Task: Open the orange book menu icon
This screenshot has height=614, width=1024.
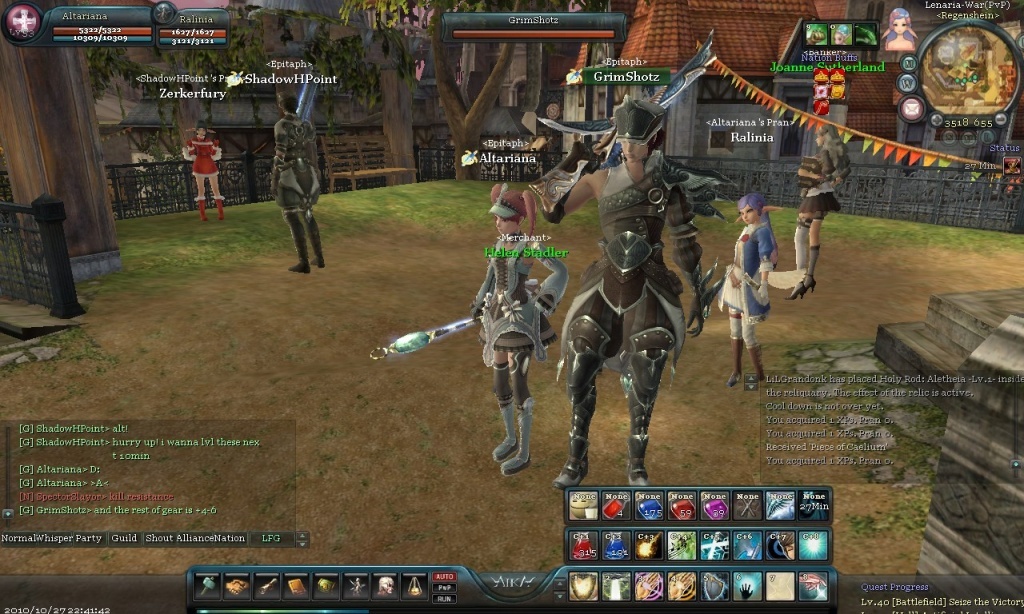Action: [x=296, y=586]
